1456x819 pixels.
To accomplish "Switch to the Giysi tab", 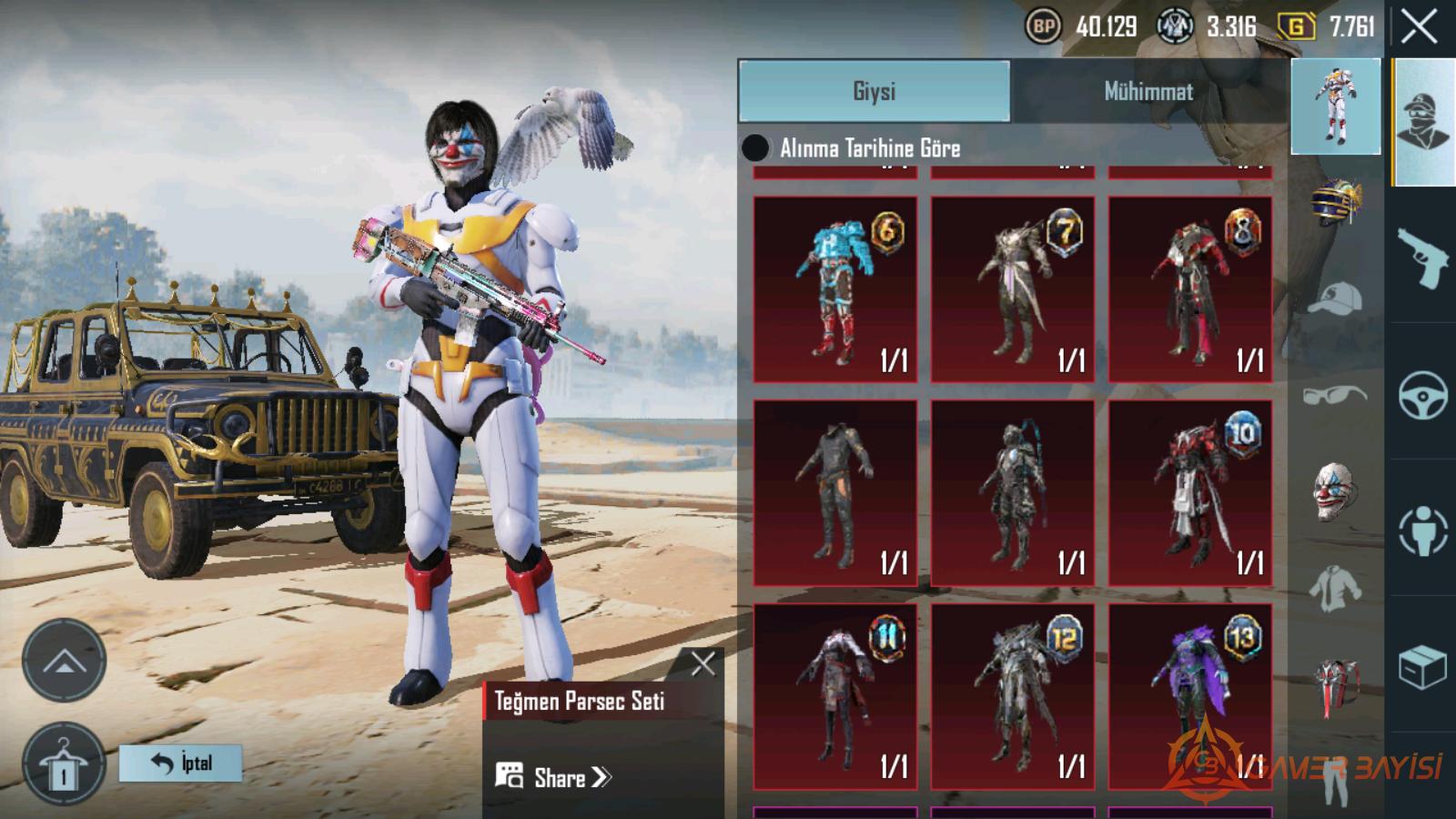I will 874,91.
